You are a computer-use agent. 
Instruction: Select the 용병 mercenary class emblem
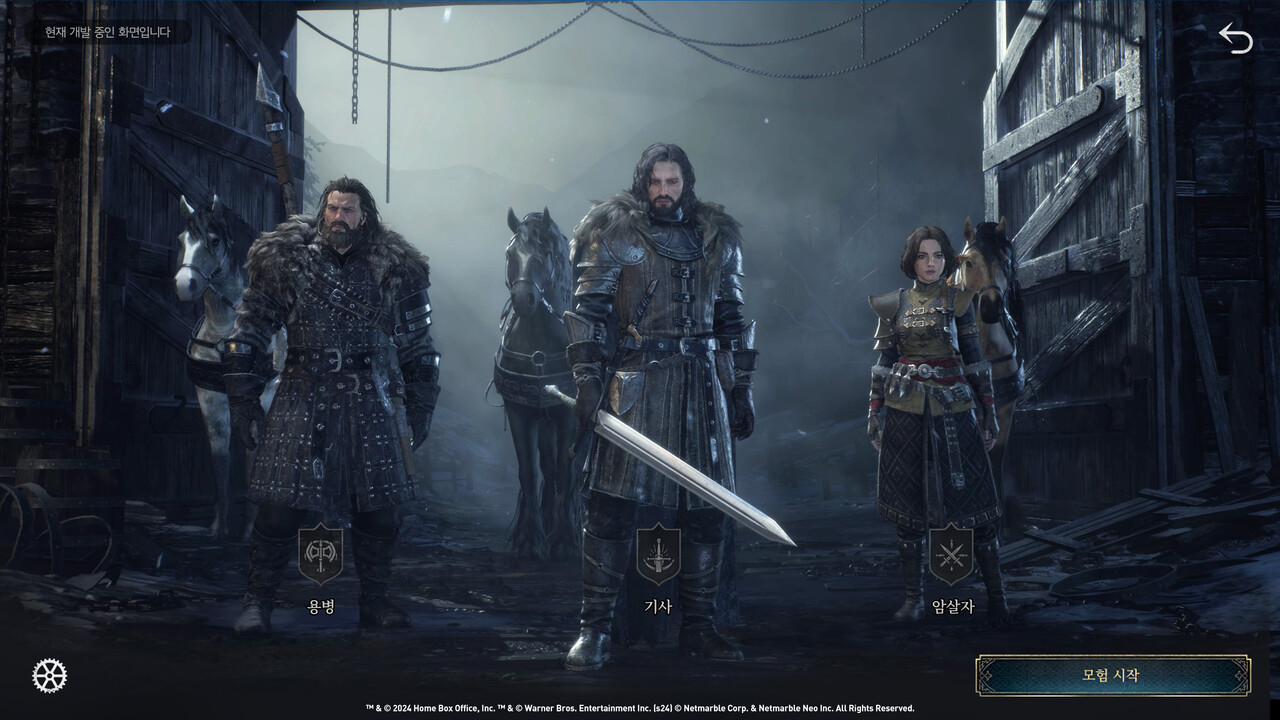click(320, 555)
